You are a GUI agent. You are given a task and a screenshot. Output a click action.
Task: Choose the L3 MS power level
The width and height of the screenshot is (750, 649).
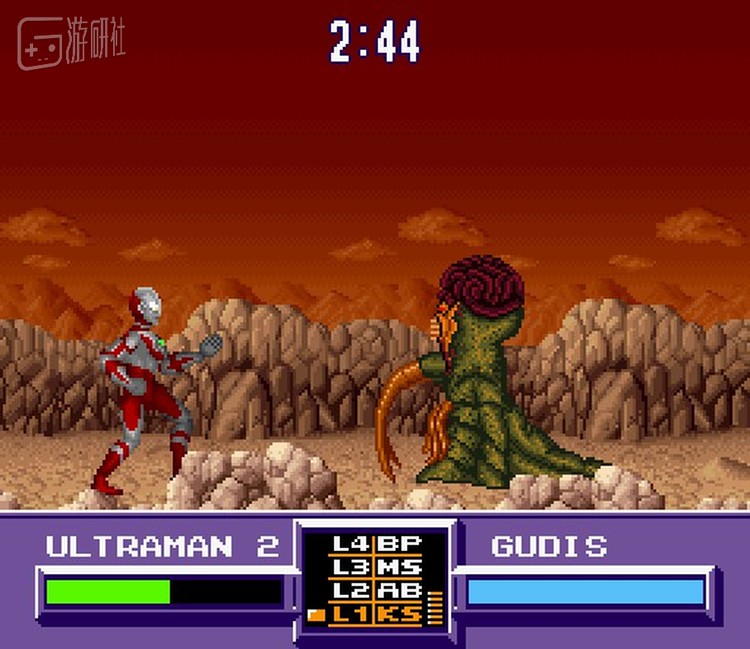pyautogui.click(x=376, y=568)
